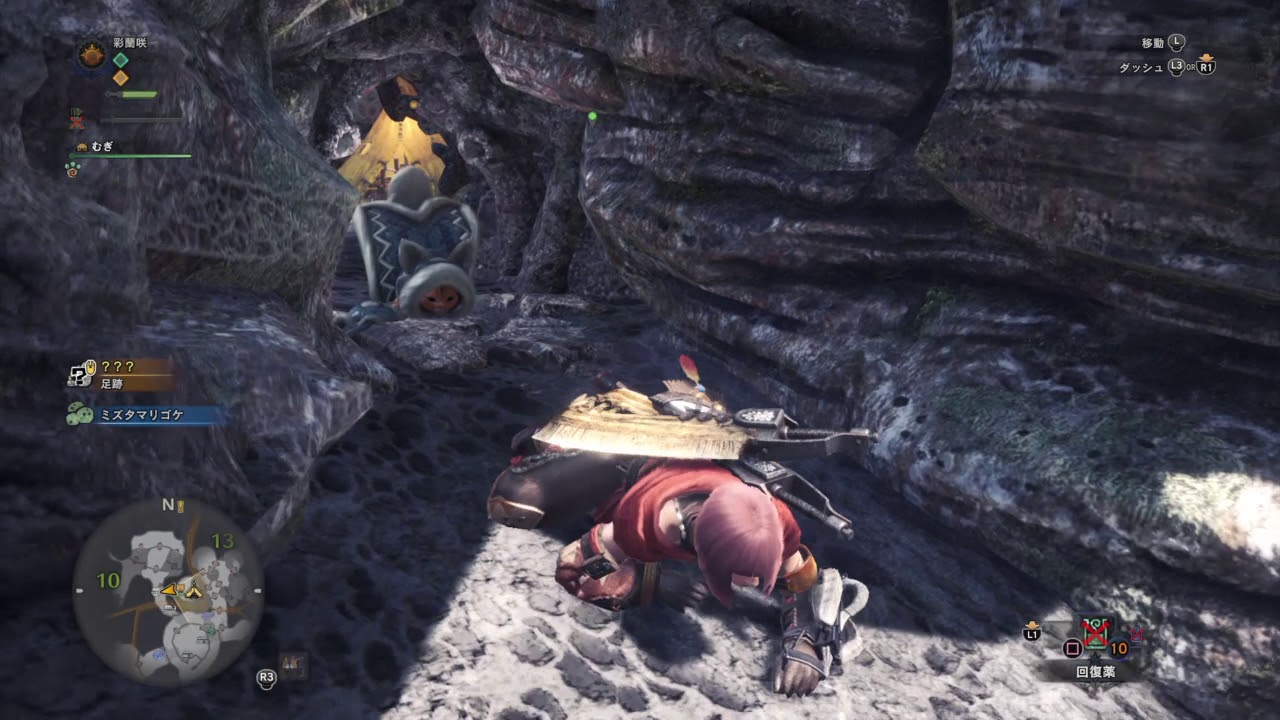This screenshot has width=1280, height=720.
Task: Click the dimmed crossed-out item beside 回復薬
Action: coord(1137,634)
